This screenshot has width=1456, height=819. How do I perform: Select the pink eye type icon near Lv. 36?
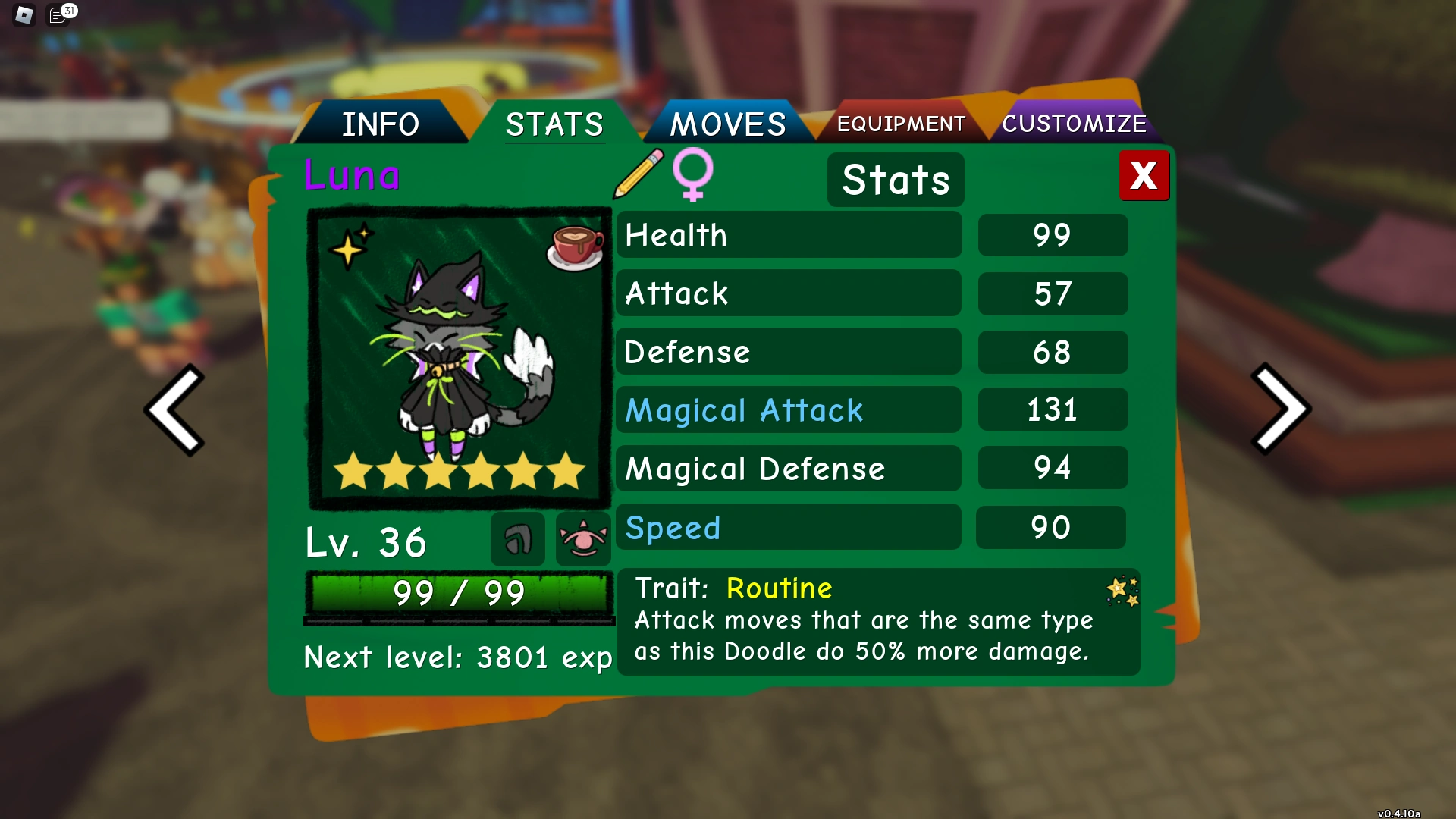[582, 538]
